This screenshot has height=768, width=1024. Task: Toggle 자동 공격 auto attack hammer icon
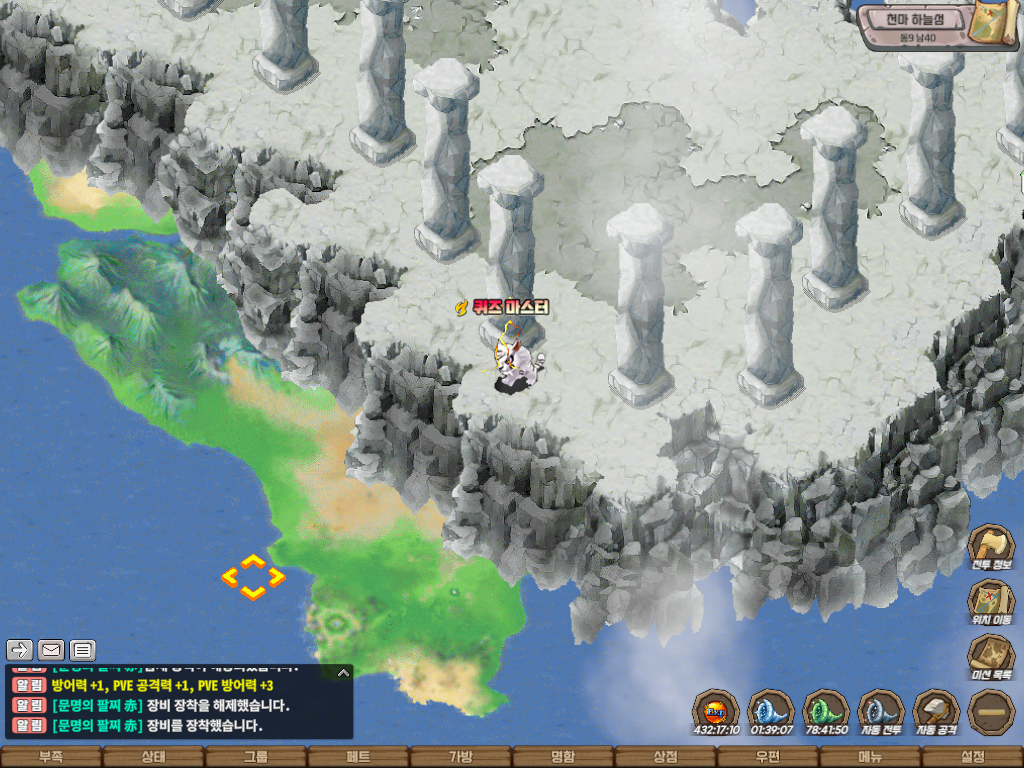pos(936,711)
